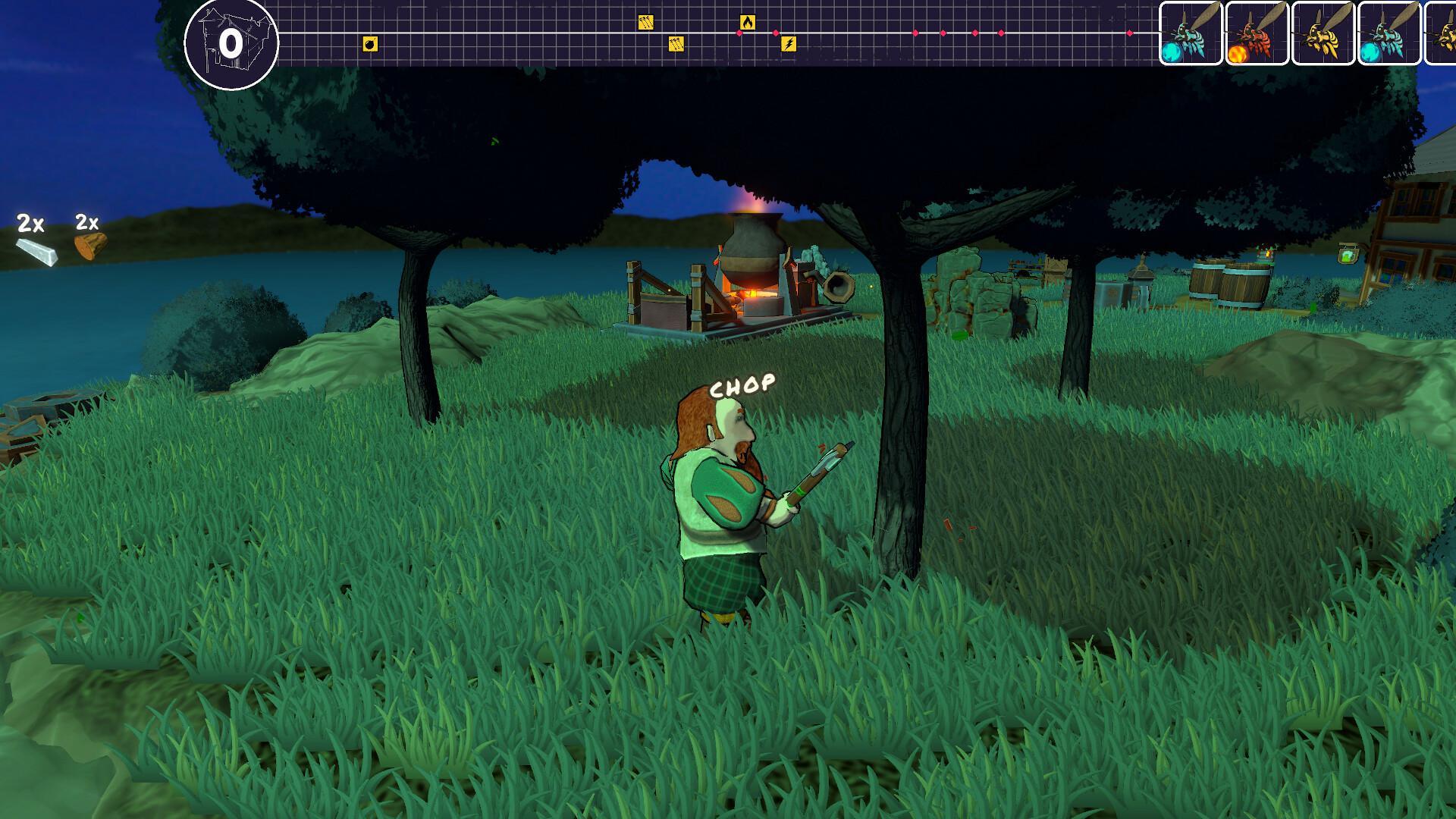Click the leftmost red diamond timeline marker
Image resolution: width=1456 pixels, height=819 pixels.
[x=739, y=33]
